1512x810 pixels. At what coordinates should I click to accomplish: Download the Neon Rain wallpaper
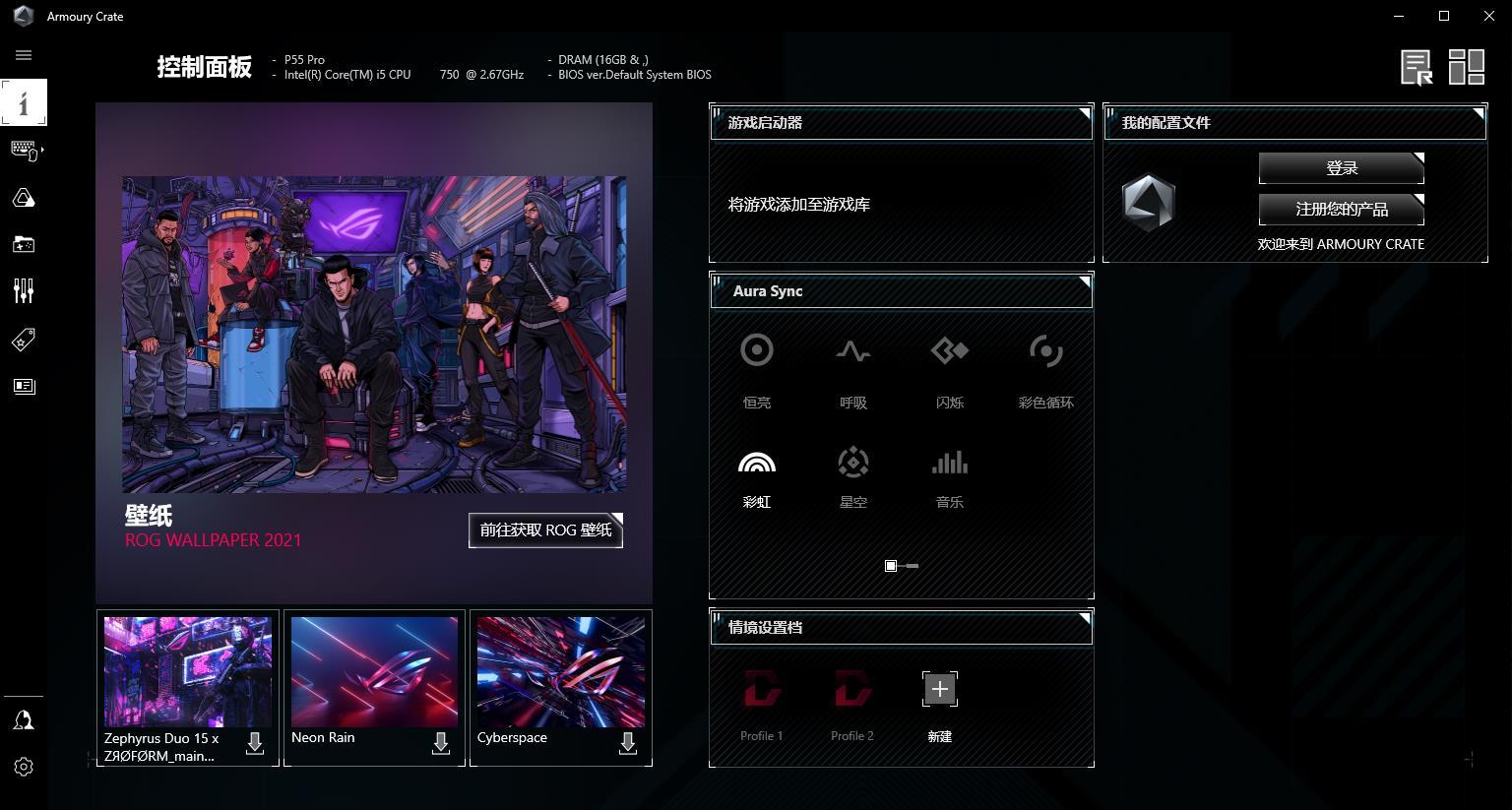441,744
